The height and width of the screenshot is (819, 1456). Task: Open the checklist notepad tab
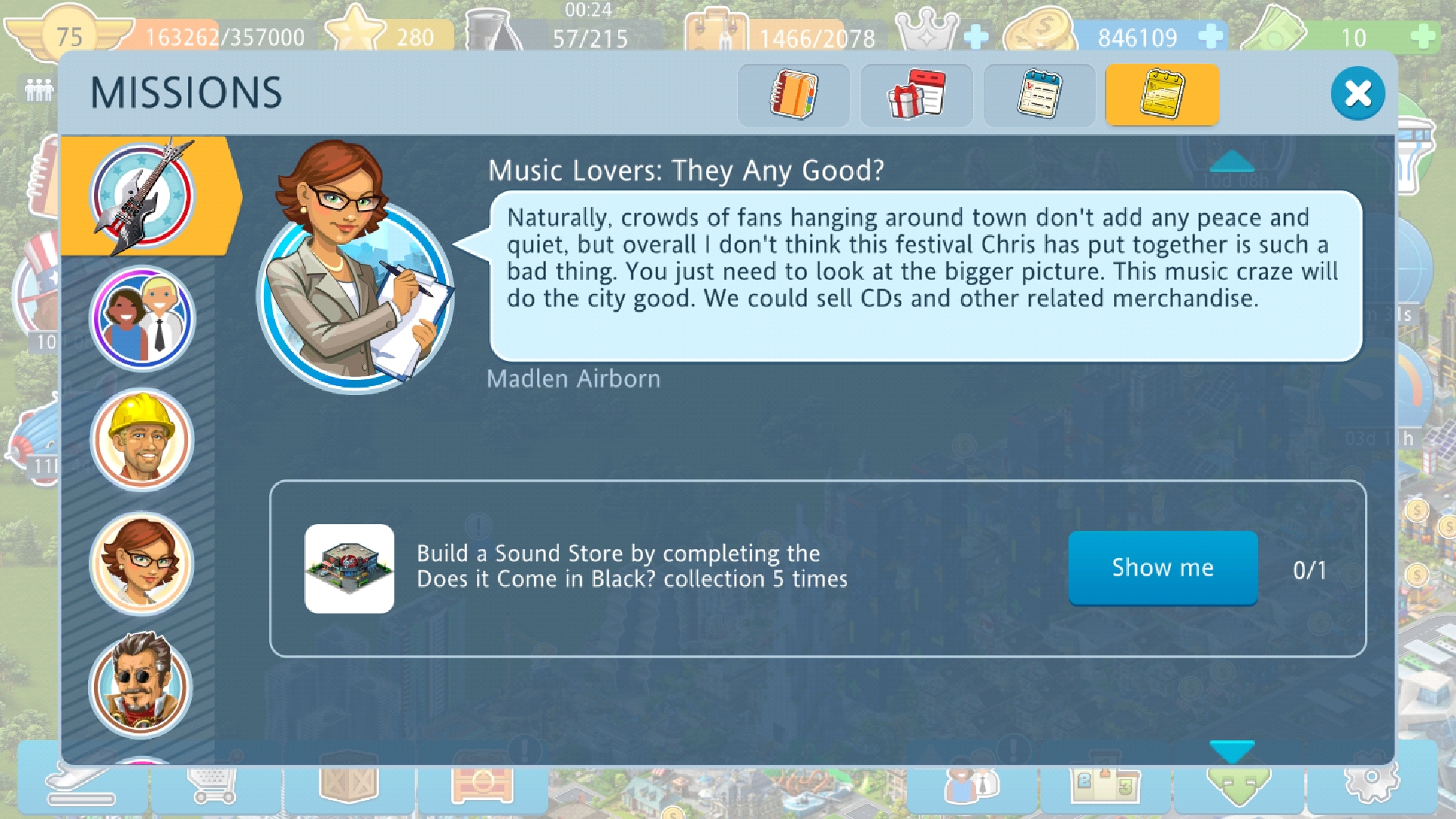click(x=1039, y=95)
